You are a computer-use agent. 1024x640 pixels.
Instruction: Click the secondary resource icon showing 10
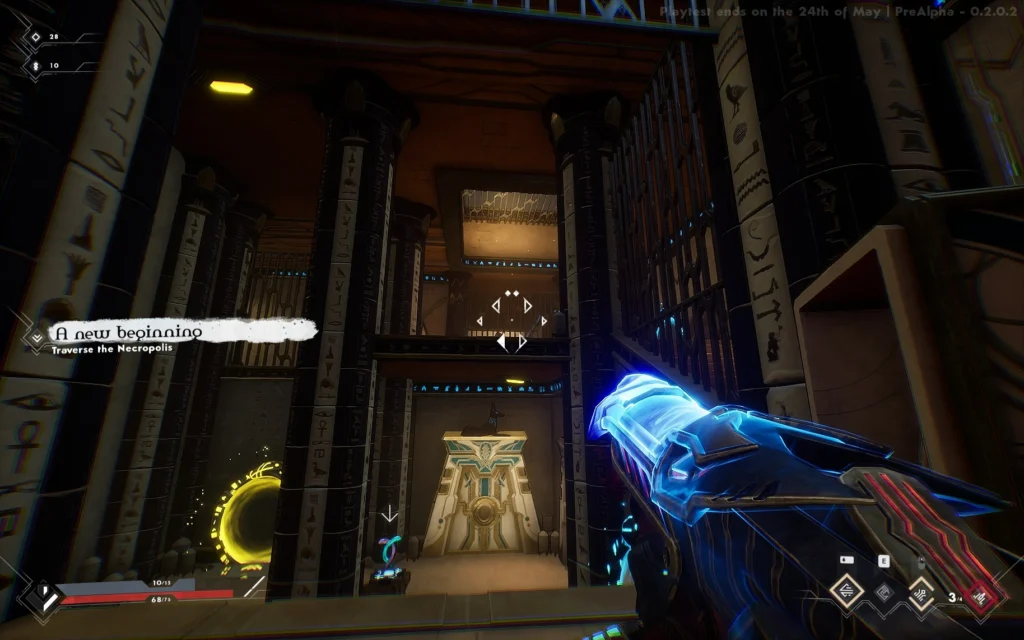35,65
